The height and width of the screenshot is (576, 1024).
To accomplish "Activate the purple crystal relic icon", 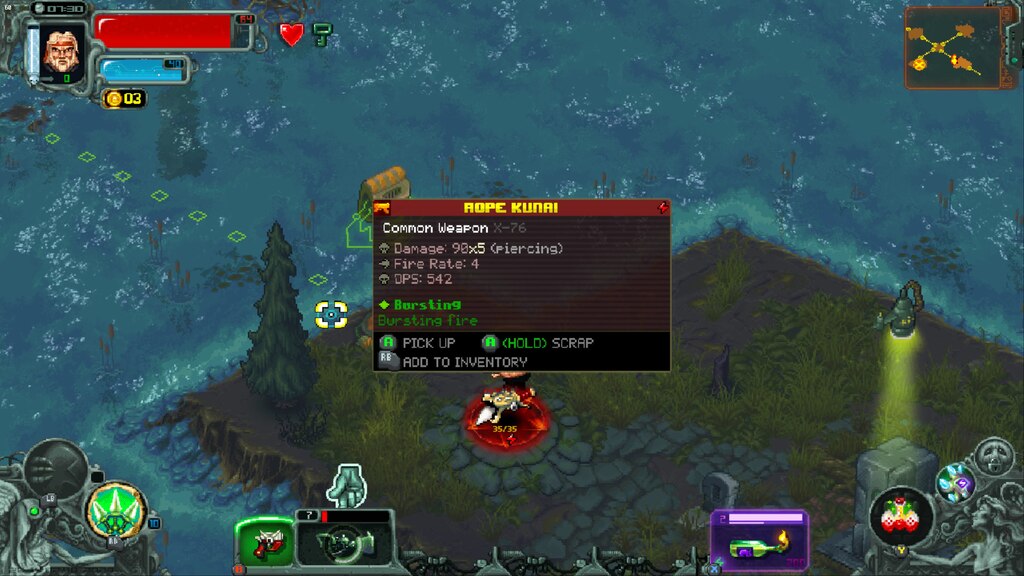I will pyautogui.click(x=955, y=481).
